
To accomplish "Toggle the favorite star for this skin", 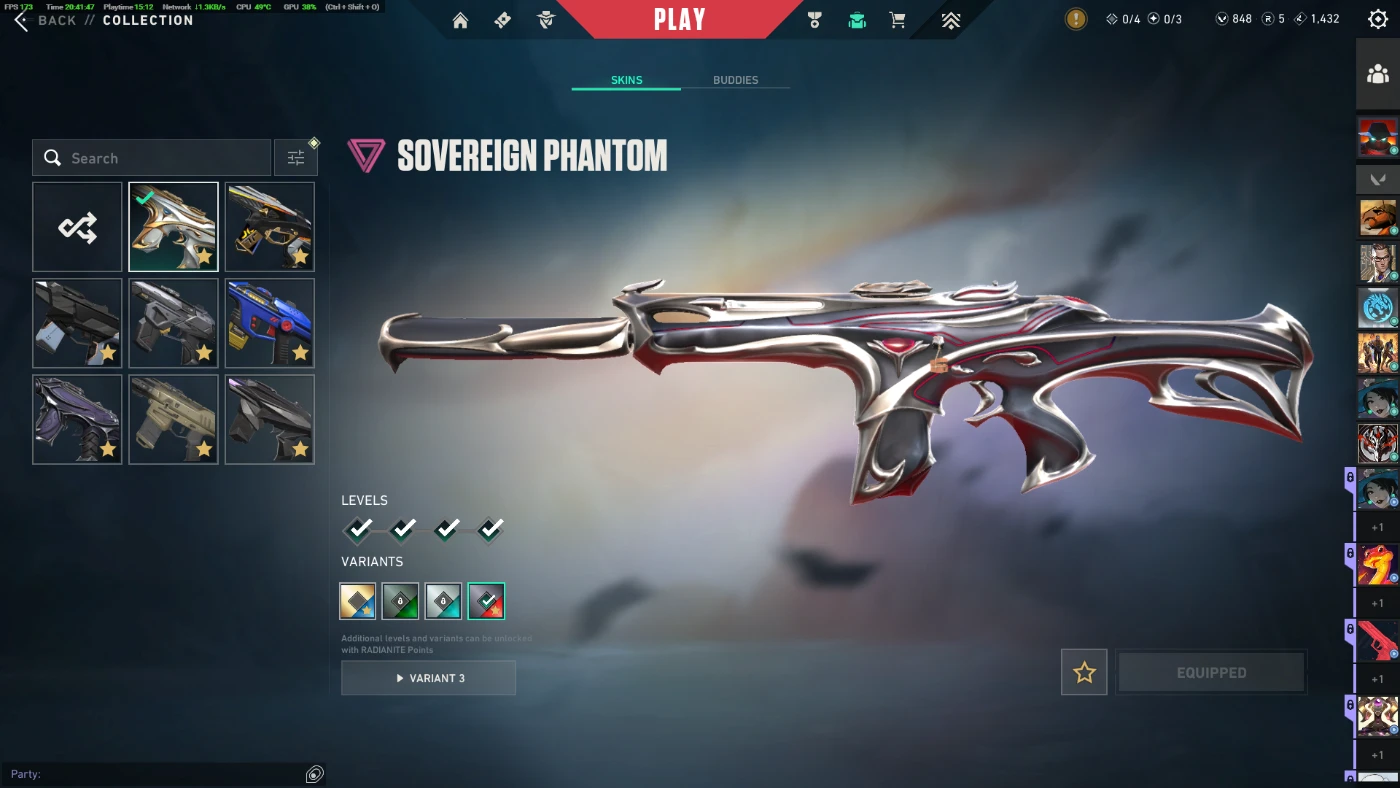I will (1084, 673).
